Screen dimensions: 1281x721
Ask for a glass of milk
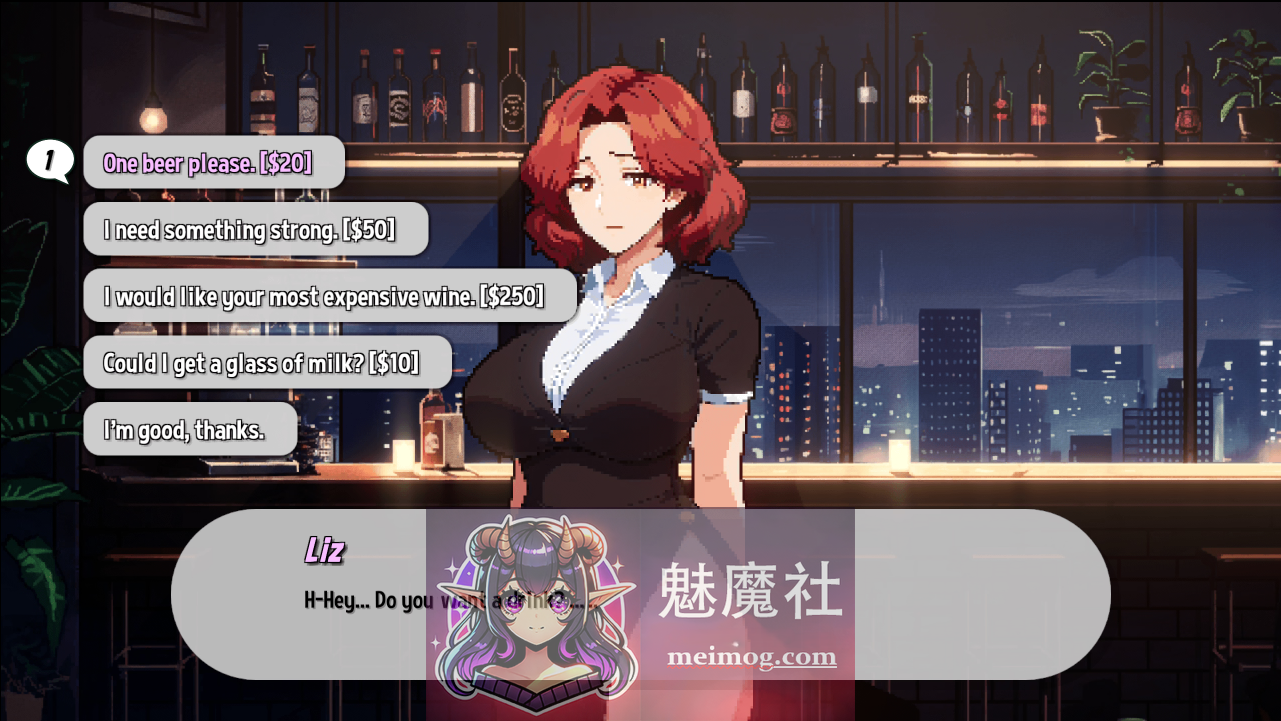coord(266,363)
